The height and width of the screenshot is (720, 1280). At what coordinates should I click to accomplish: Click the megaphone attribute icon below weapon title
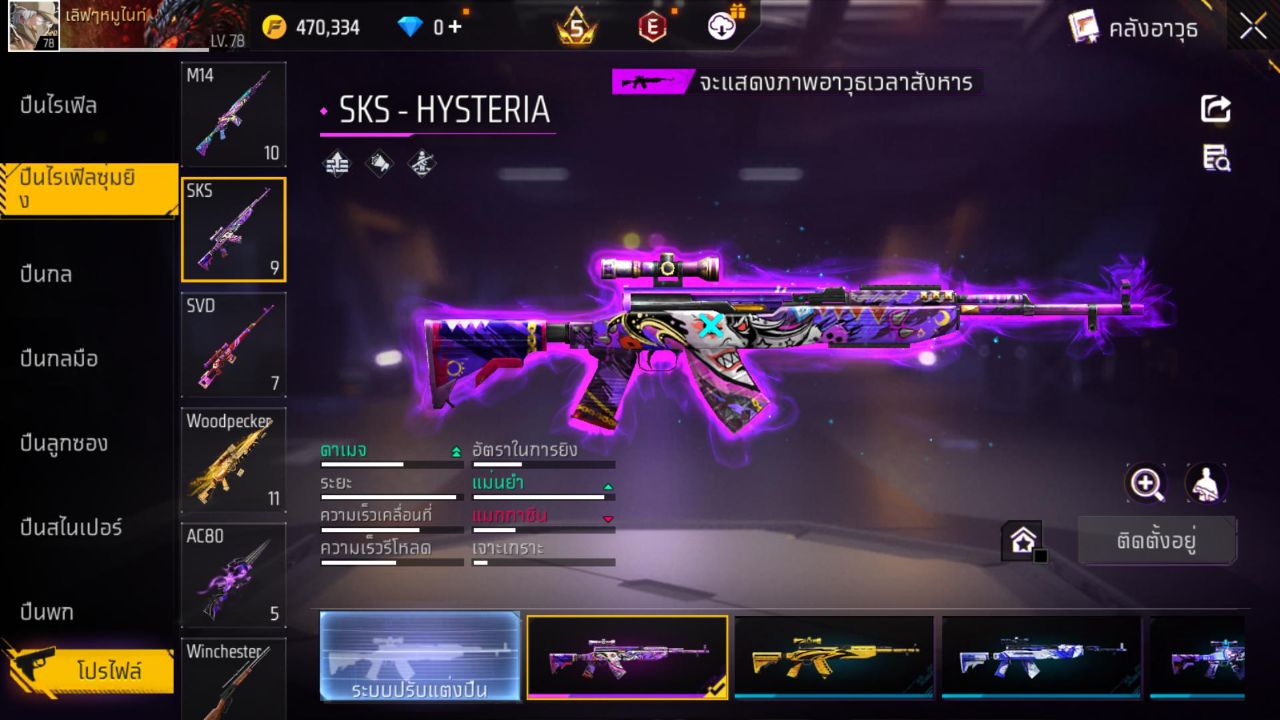[x=378, y=164]
